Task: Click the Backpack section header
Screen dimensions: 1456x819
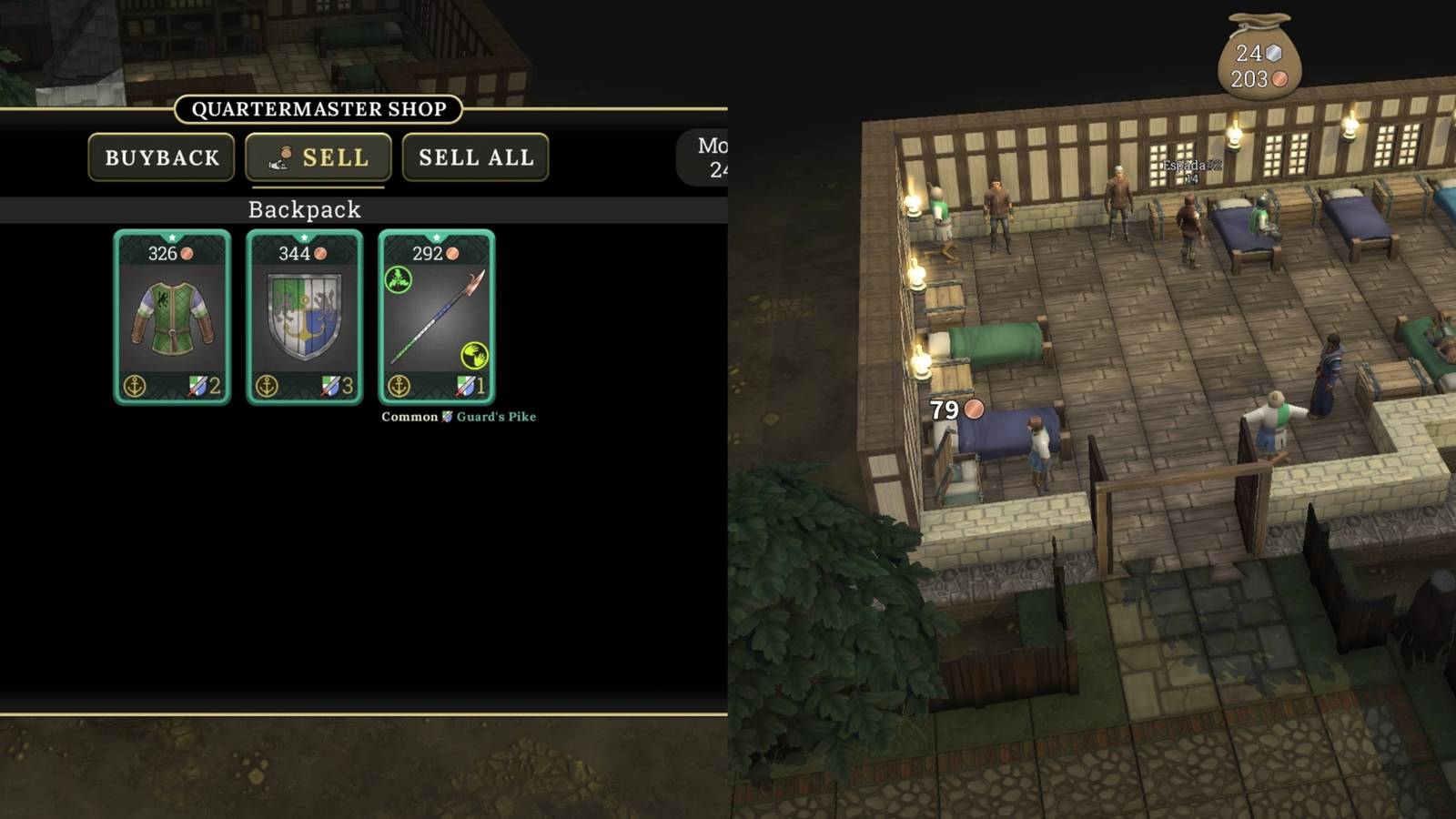Action: (x=304, y=210)
